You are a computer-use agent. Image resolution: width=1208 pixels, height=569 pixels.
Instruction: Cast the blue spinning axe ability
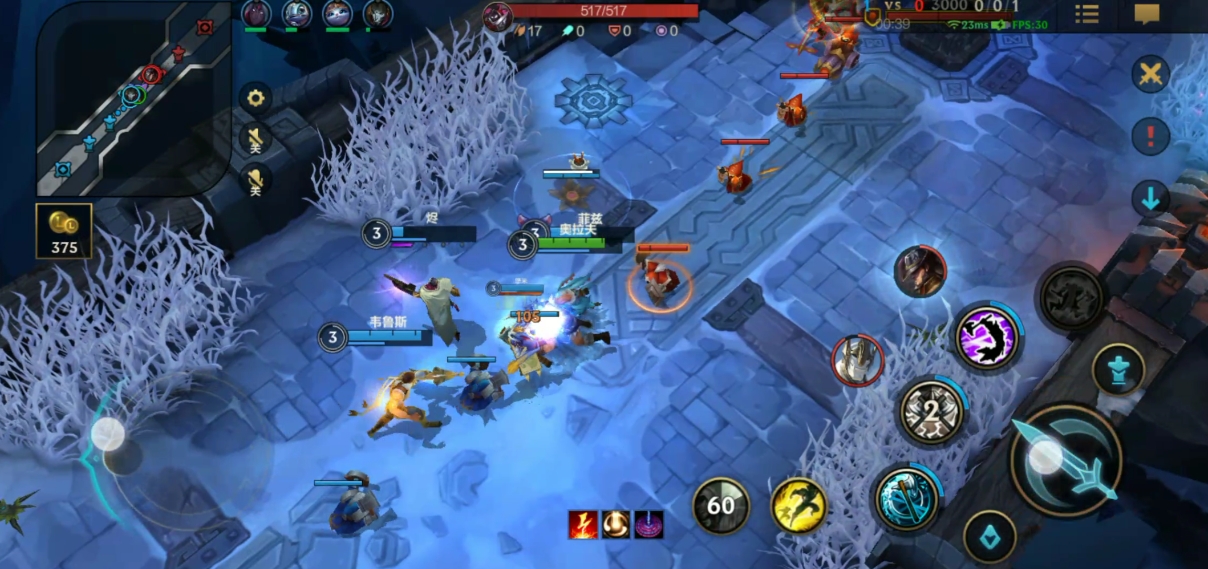click(x=906, y=499)
